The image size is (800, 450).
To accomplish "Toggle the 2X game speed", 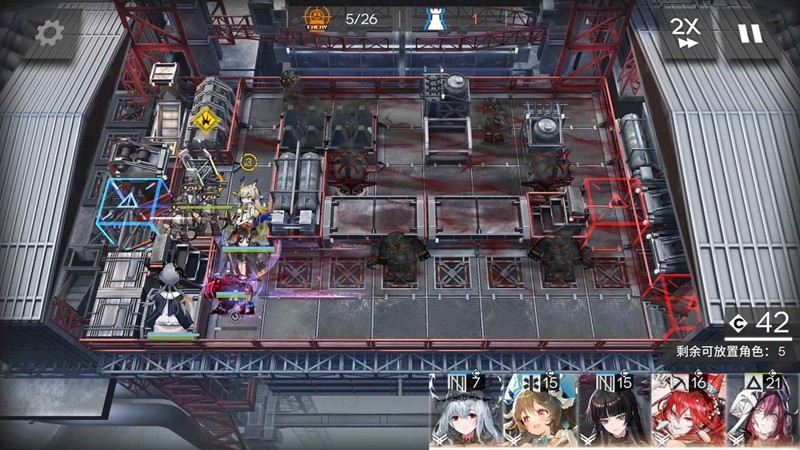I will tap(685, 33).
